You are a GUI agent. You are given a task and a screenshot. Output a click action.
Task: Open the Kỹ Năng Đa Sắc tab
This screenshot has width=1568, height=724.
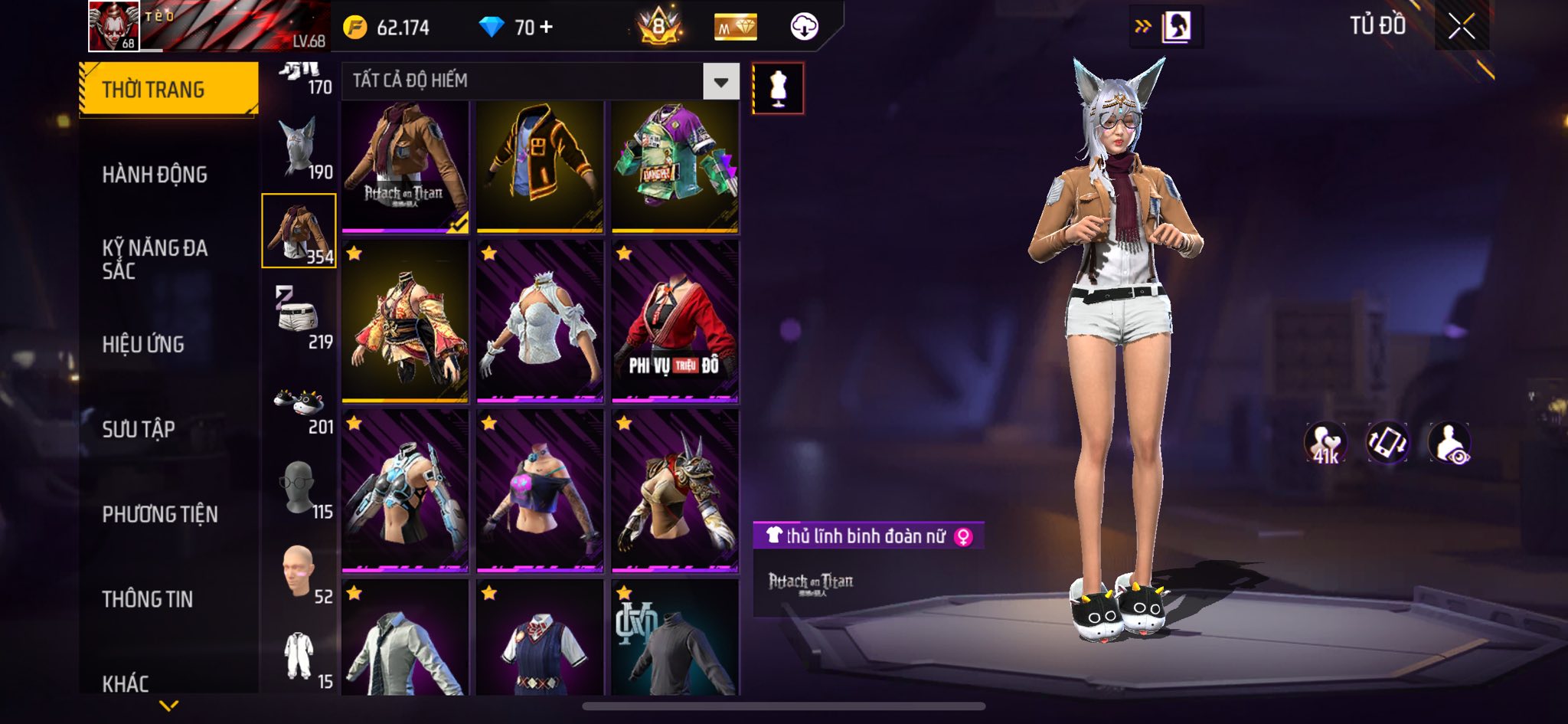[x=155, y=259]
